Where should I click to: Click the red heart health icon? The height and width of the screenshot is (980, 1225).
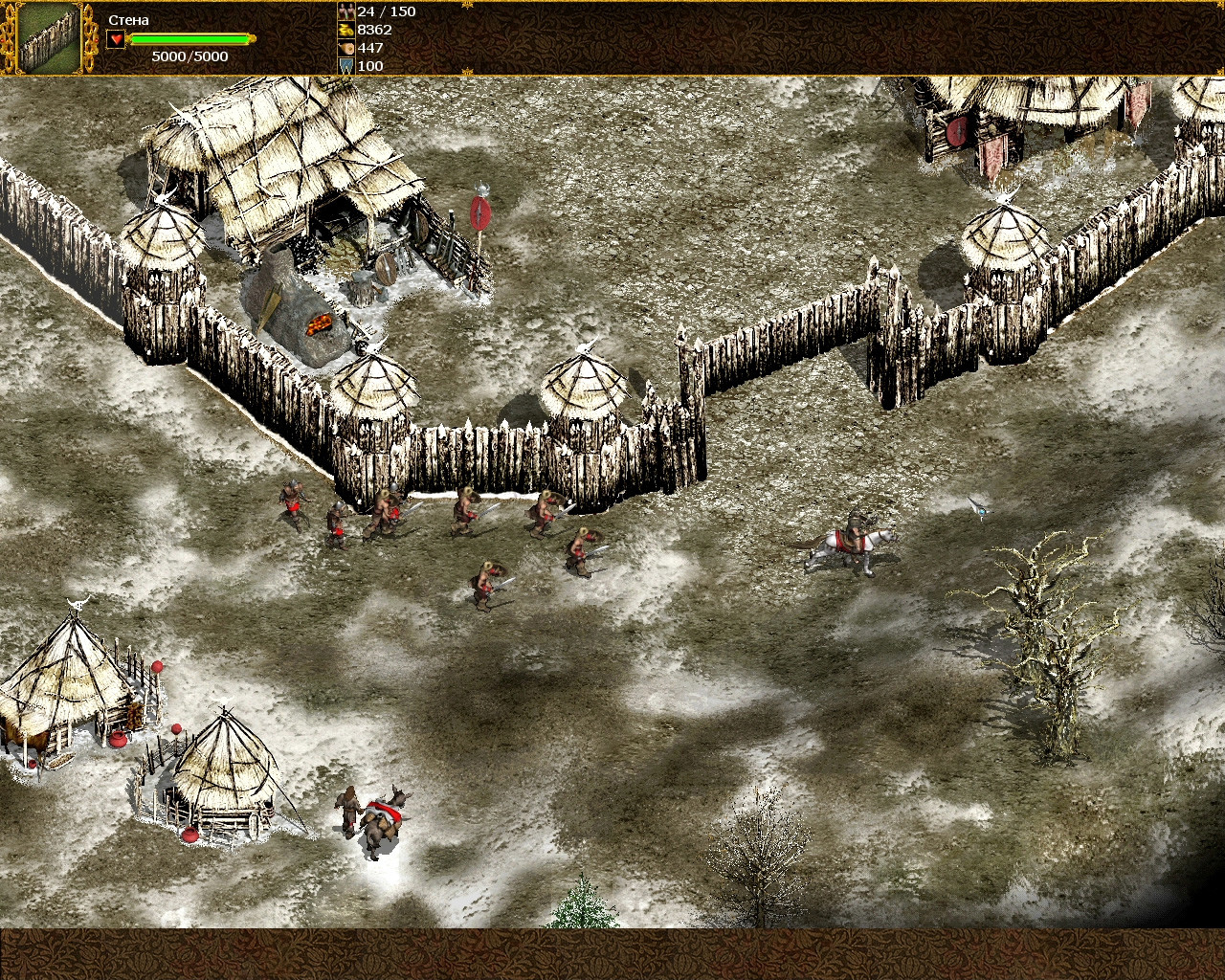(116, 39)
